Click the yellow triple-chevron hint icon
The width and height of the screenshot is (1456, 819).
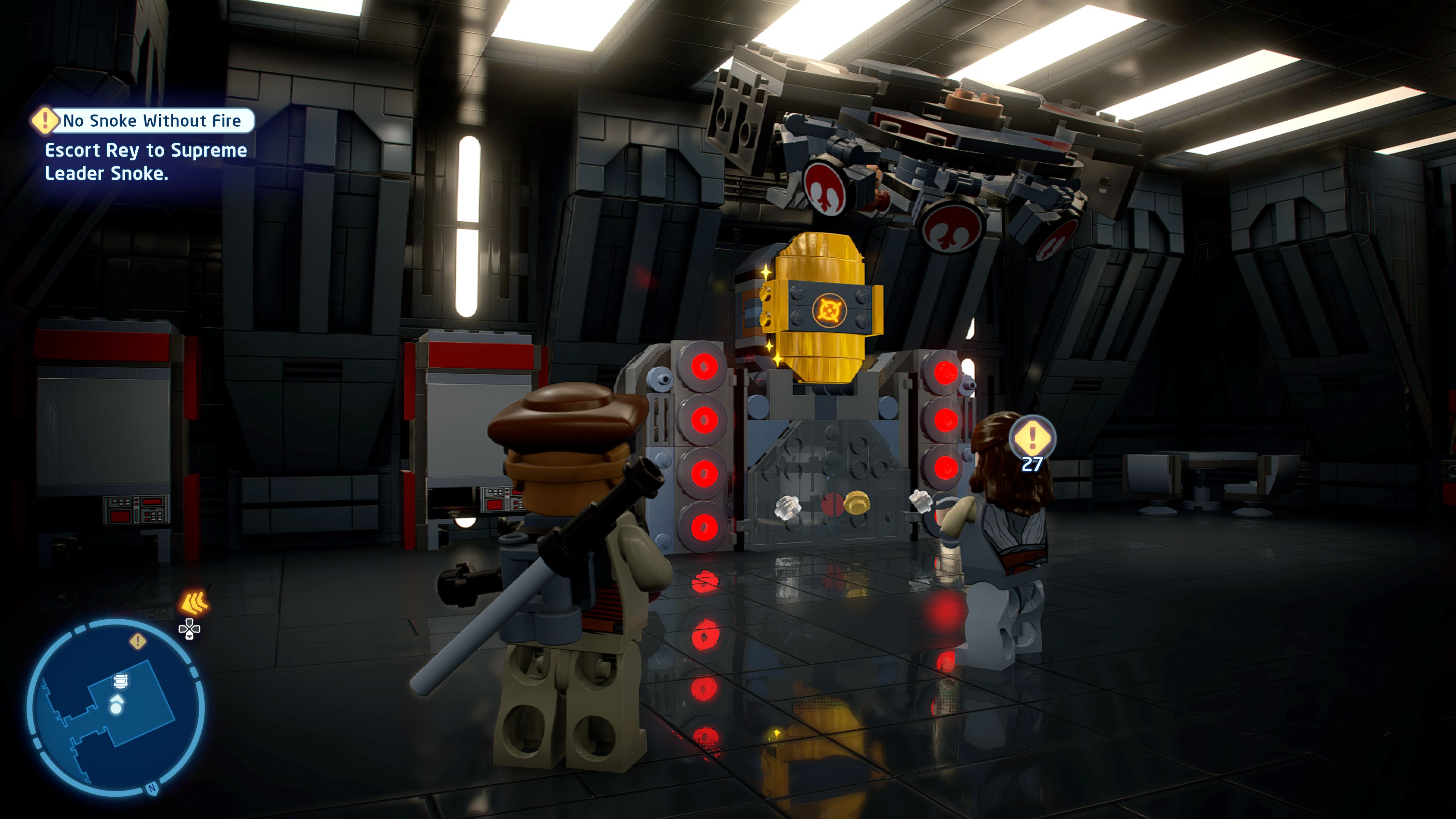point(194,602)
